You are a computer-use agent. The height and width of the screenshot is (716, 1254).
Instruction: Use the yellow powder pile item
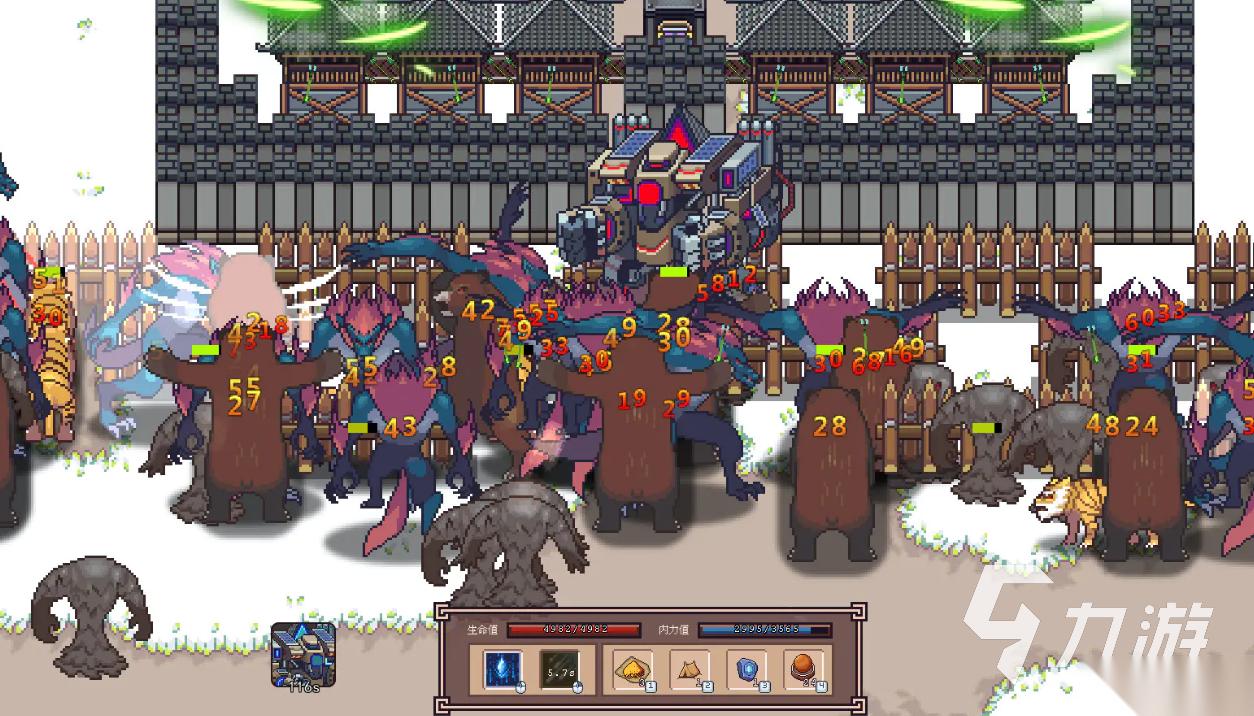pos(633,669)
